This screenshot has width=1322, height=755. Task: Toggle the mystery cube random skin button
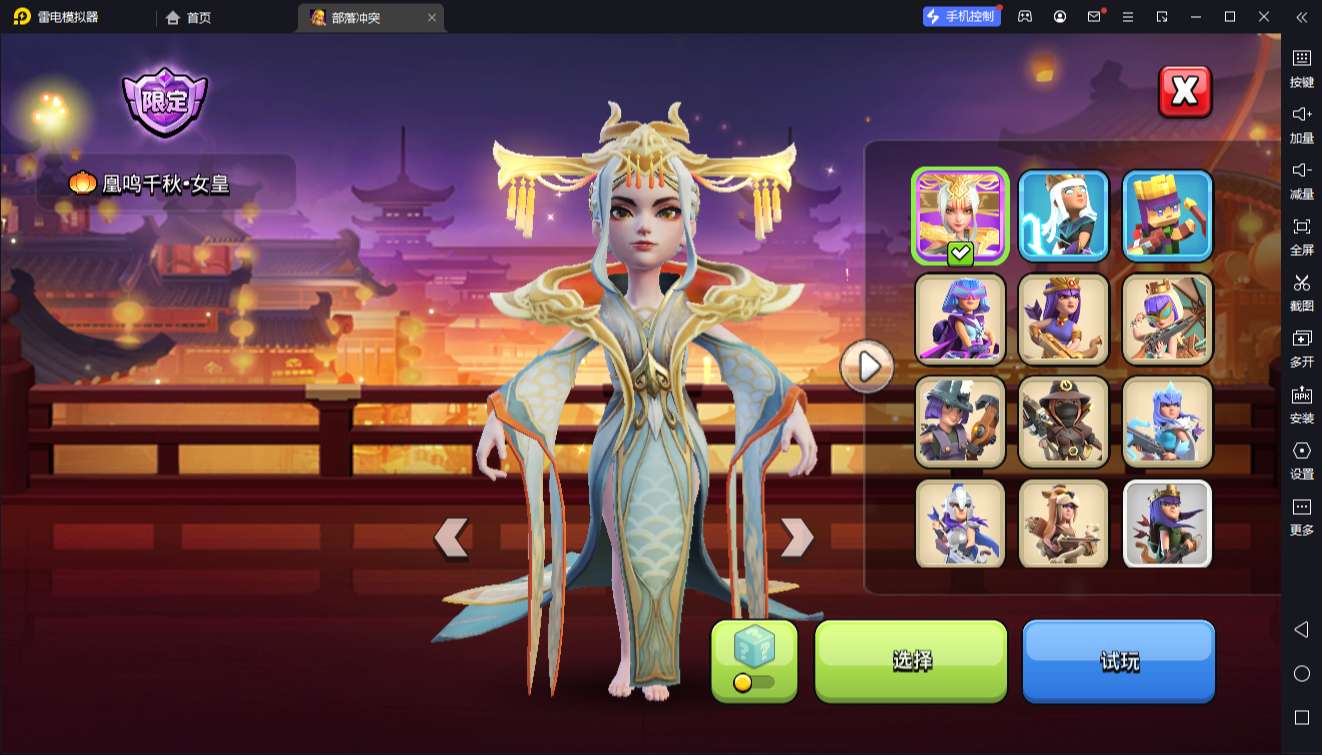coord(754,659)
